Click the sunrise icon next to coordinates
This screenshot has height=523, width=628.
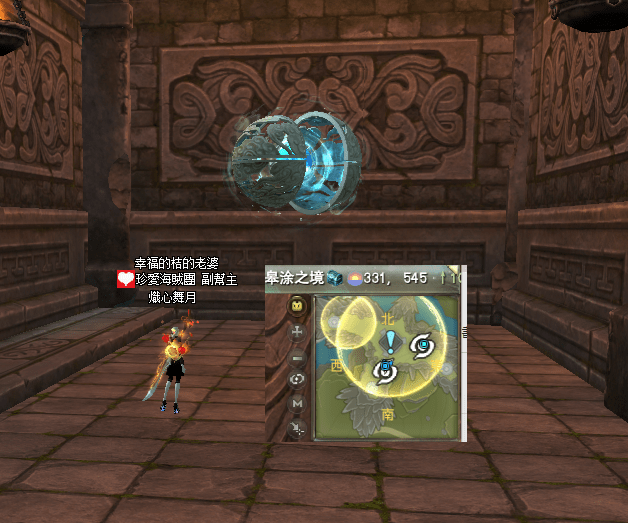(353, 278)
